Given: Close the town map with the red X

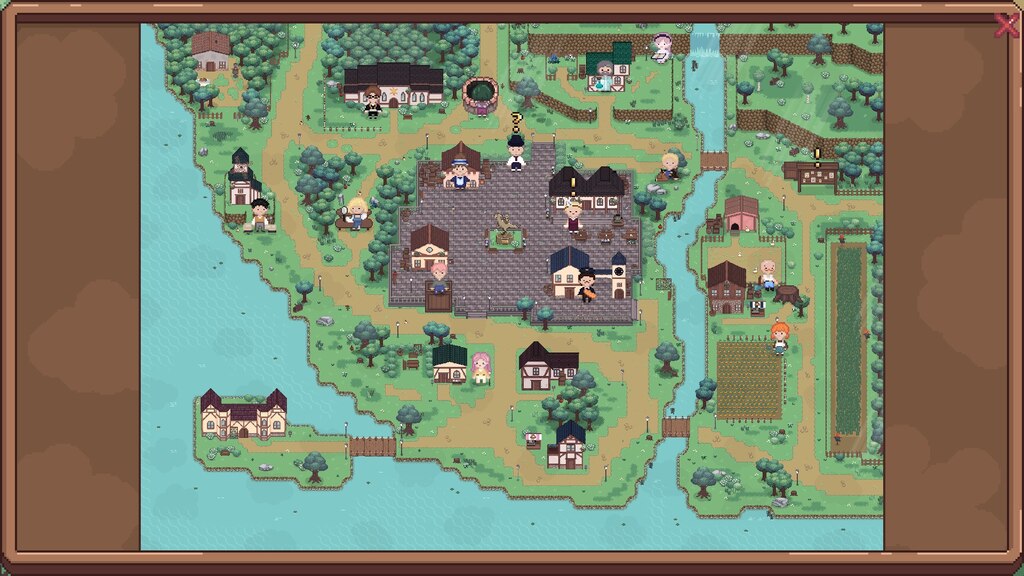Looking at the screenshot, I should 1006,25.
